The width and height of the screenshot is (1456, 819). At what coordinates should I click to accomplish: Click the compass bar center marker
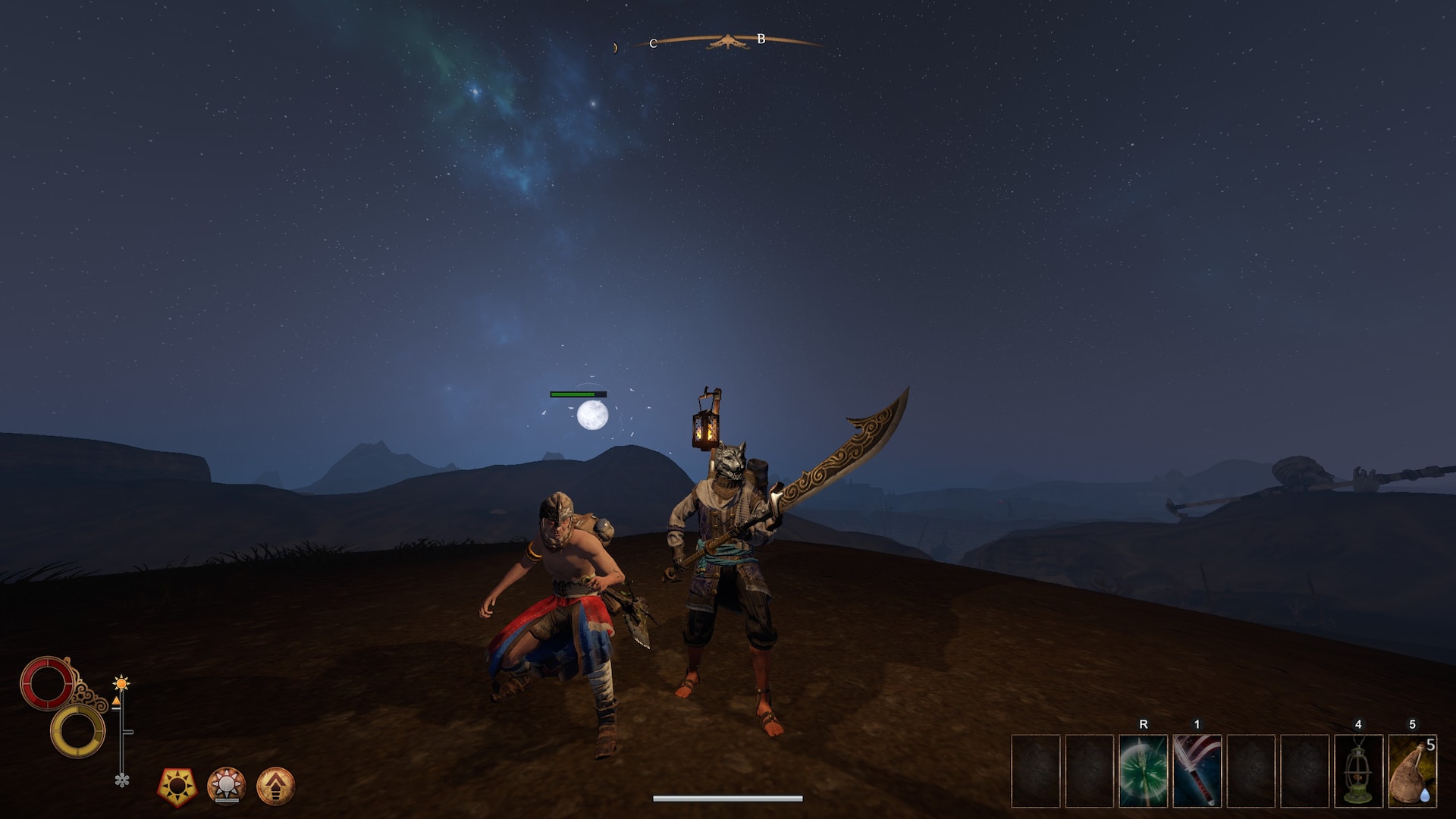coord(726,42)
